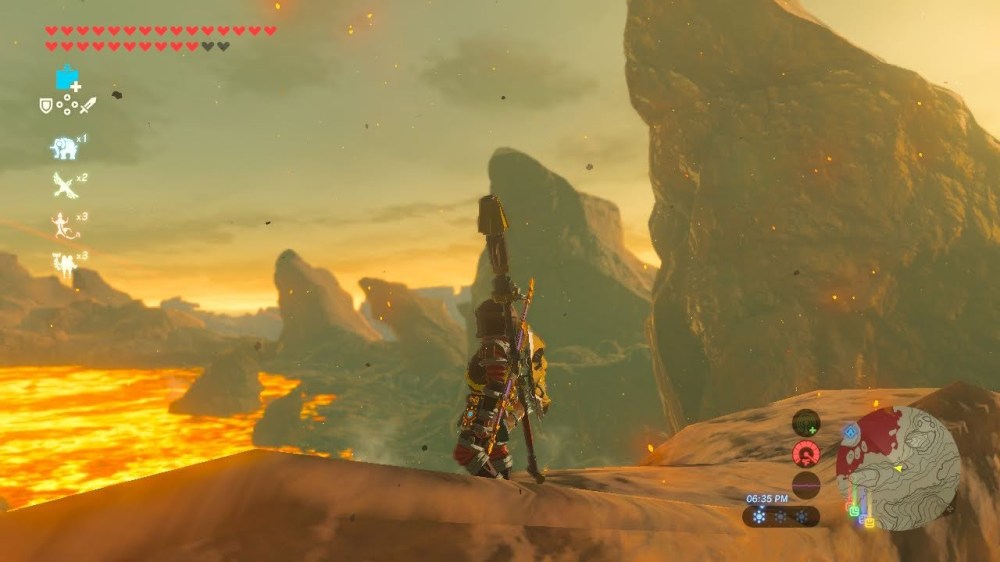Screen dimensions: 1000x562
Task: Pick the yellow stamp marker on minimap
Action: [868, 520]
